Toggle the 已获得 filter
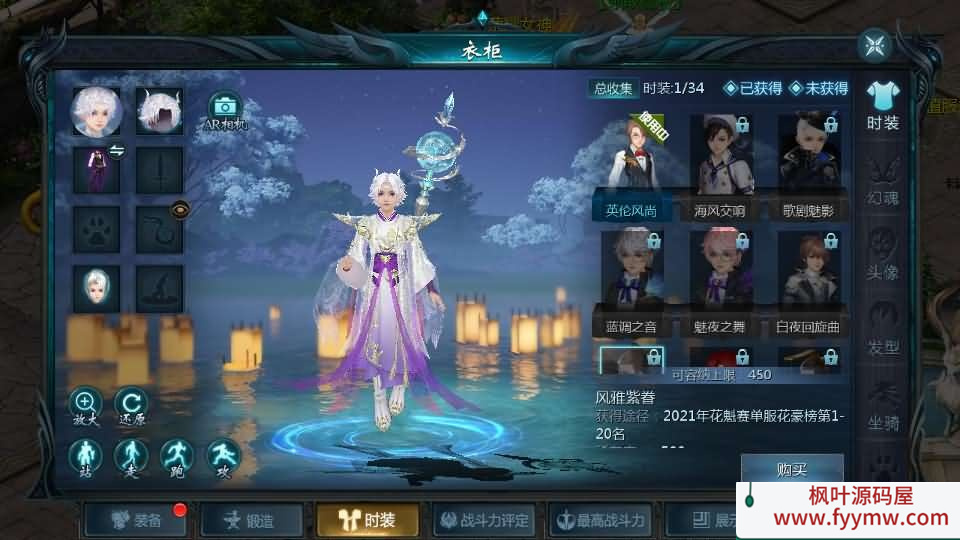This screenshot has width=960, height=540. coord(753,88)
